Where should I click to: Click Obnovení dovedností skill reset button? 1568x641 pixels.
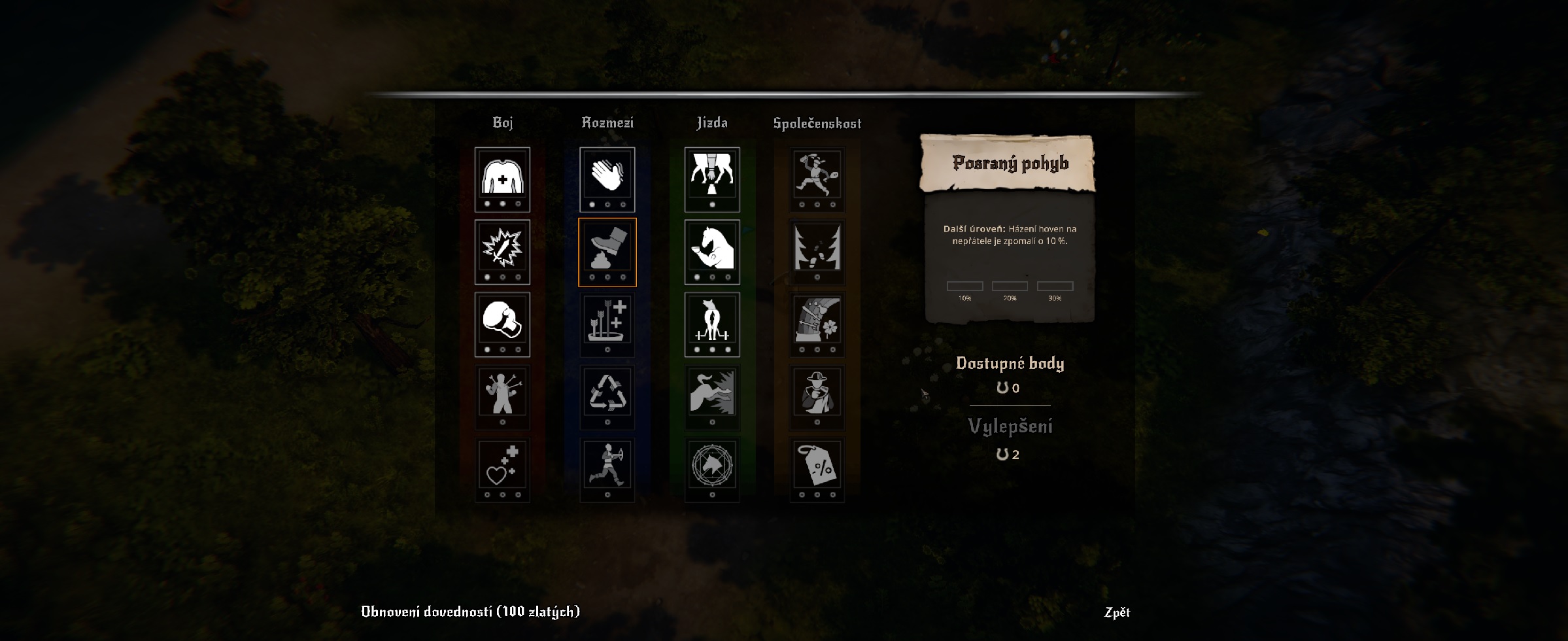click(x=470, y=611)
